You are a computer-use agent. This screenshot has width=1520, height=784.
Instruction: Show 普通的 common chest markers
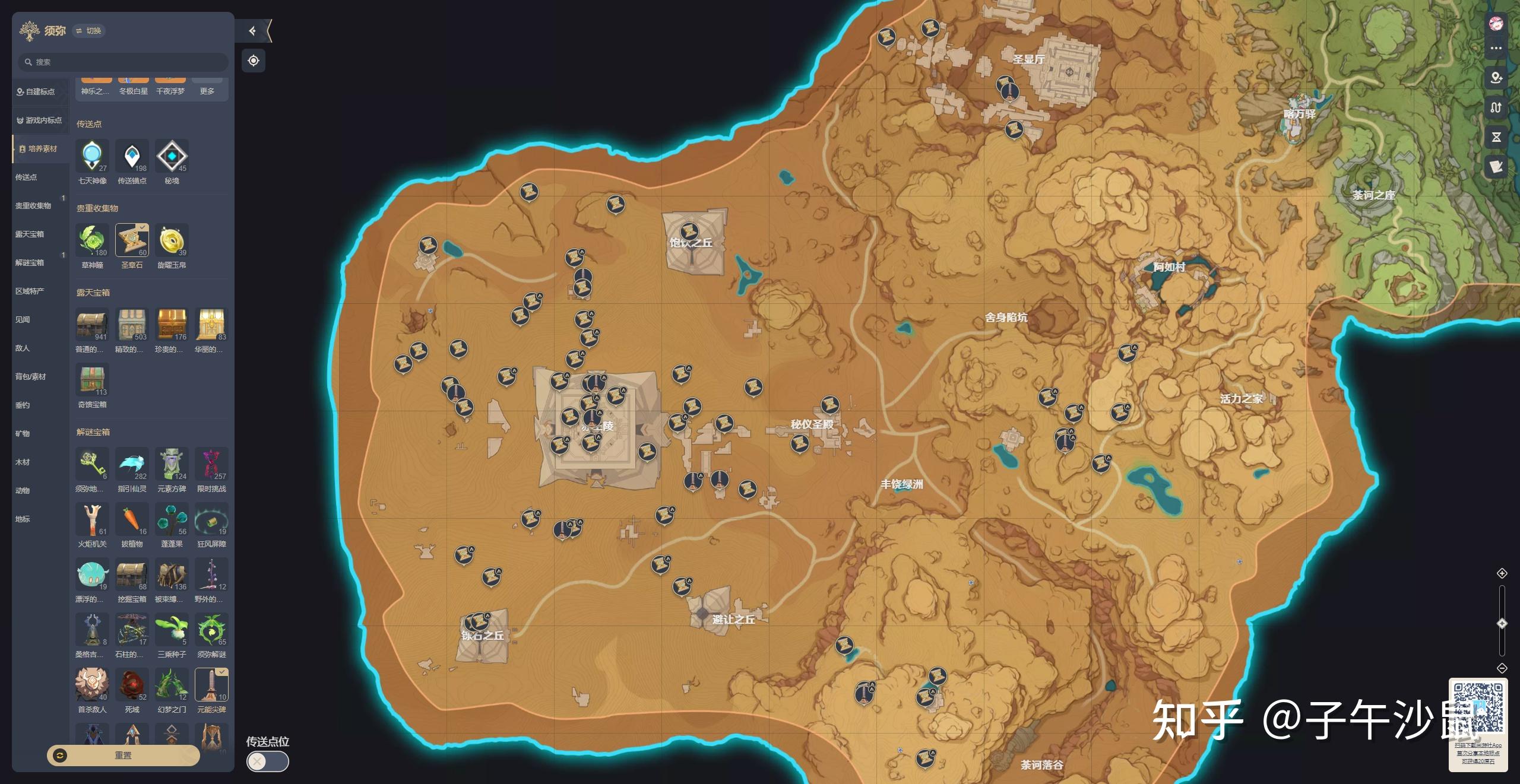[92, 325]
